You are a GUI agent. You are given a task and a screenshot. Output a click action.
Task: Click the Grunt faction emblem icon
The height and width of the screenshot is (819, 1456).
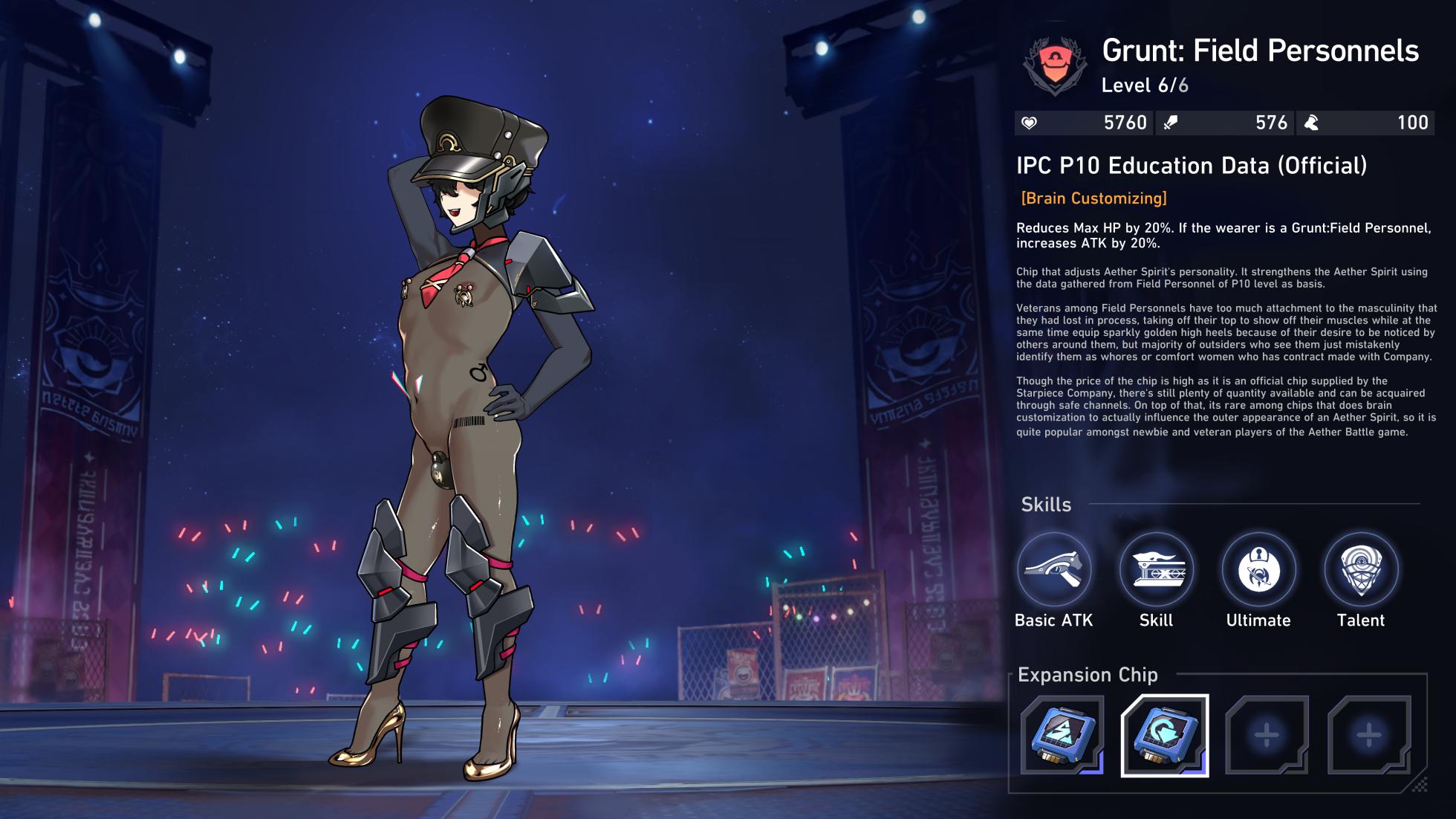click(1055, 66)
